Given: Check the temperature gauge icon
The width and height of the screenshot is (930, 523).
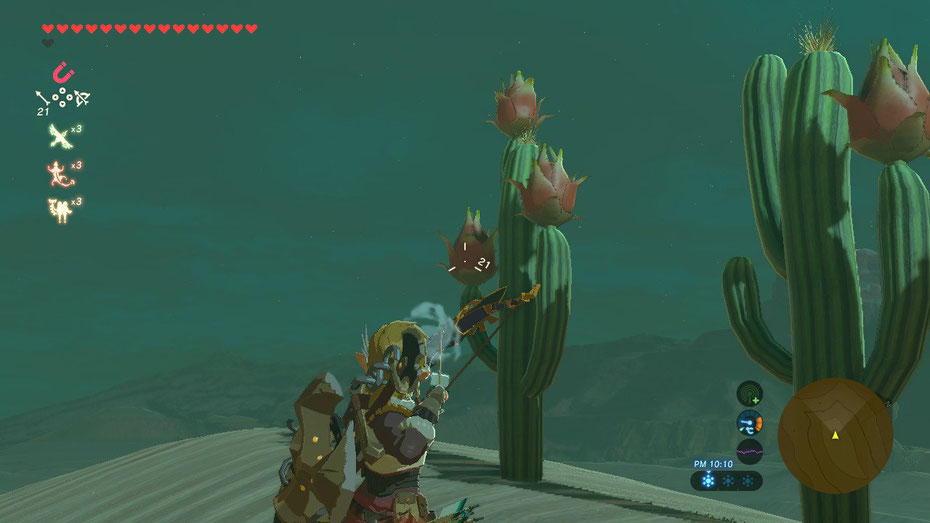Looking at the screenshot, I should click(749, 422).
